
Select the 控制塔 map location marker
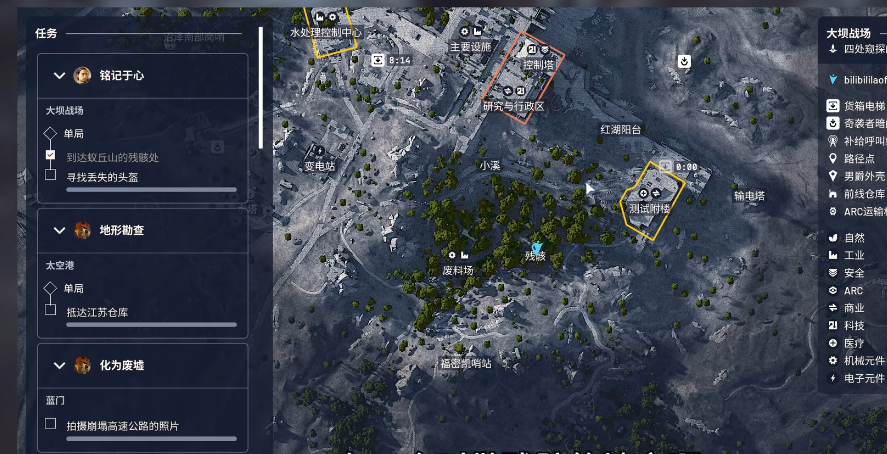pos(538,64)
